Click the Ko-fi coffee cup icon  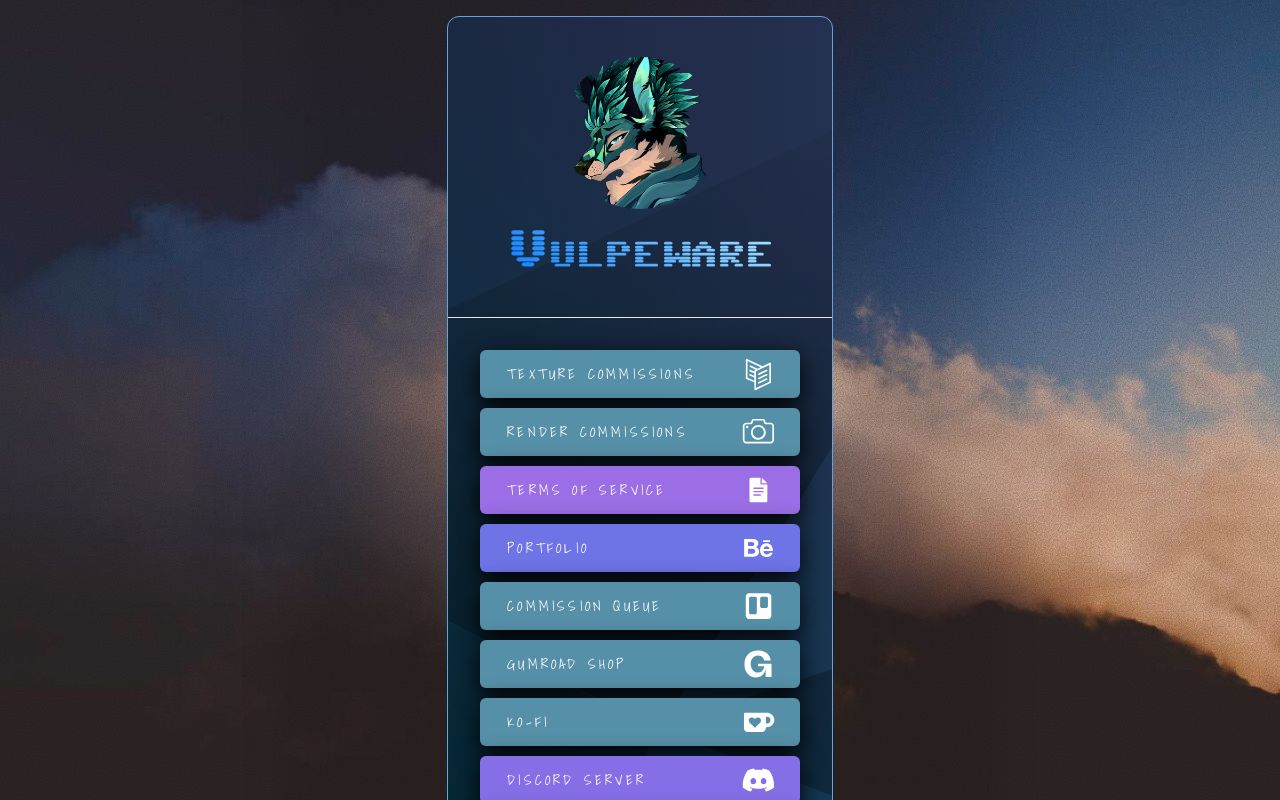(x=759, y=721)
